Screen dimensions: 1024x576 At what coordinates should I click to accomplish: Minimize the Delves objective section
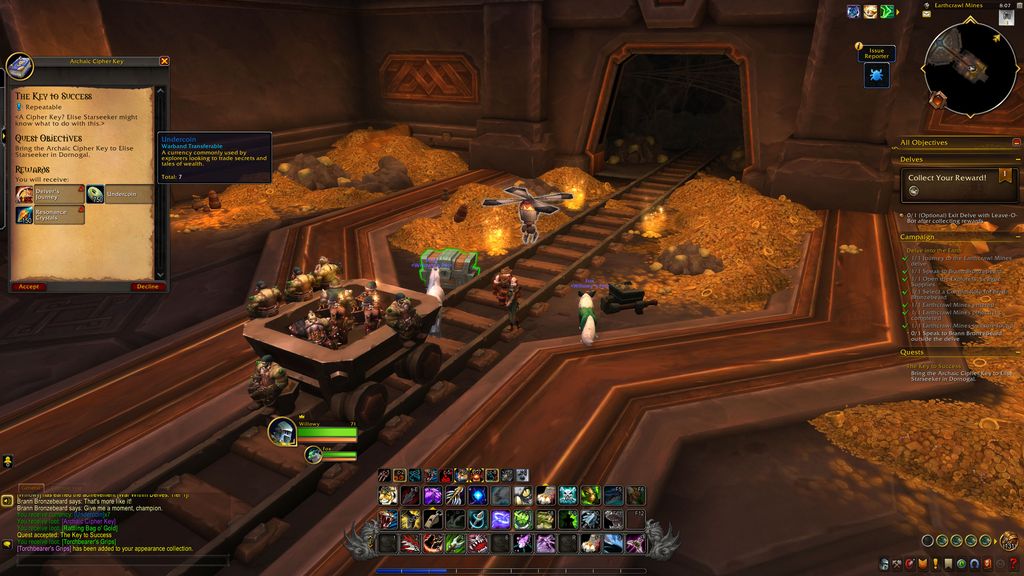point(1017,159)
